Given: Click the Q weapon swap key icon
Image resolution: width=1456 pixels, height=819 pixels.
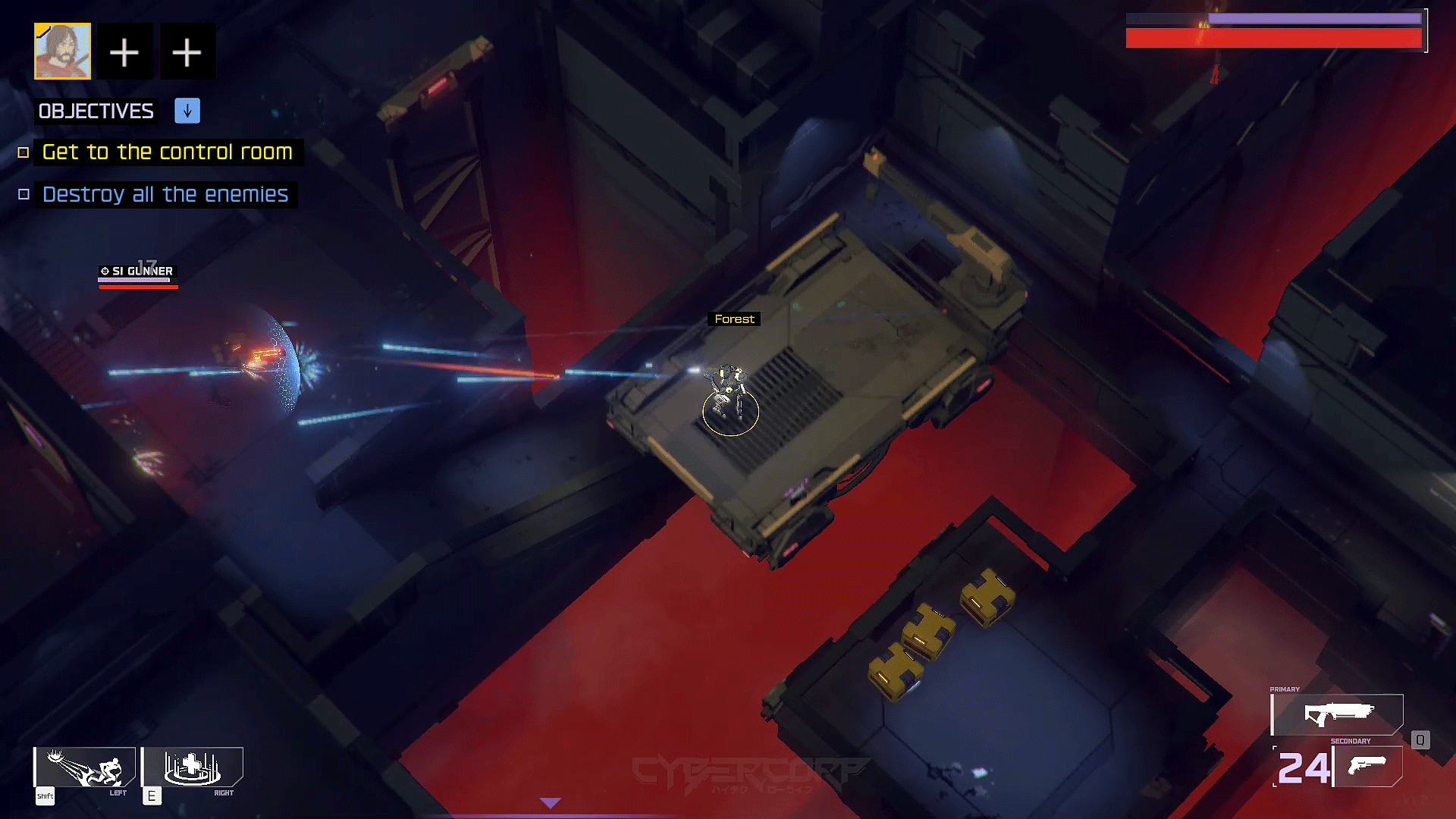Looking at the screenshot, I should tap(1420, 740).
